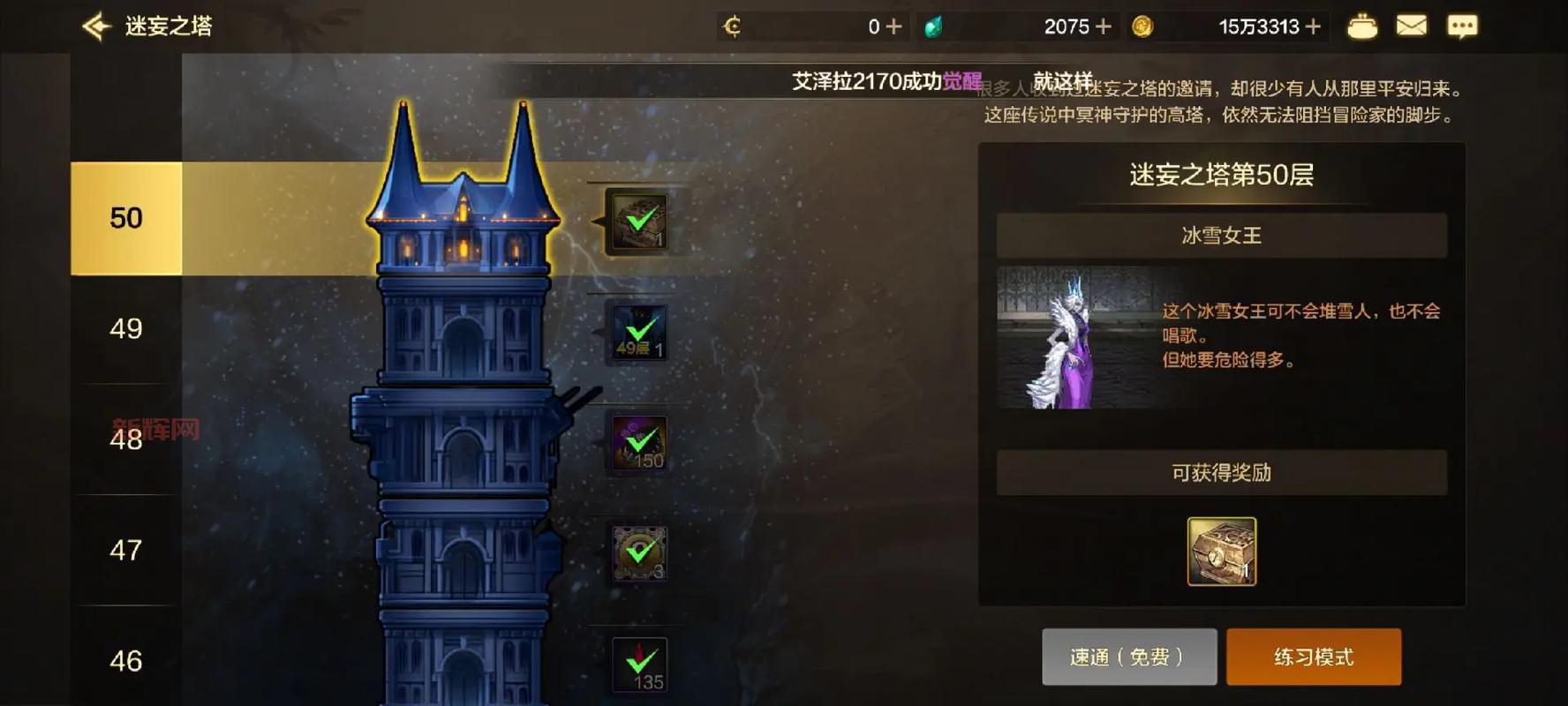Click the plus beside the 0 currency

893,26
